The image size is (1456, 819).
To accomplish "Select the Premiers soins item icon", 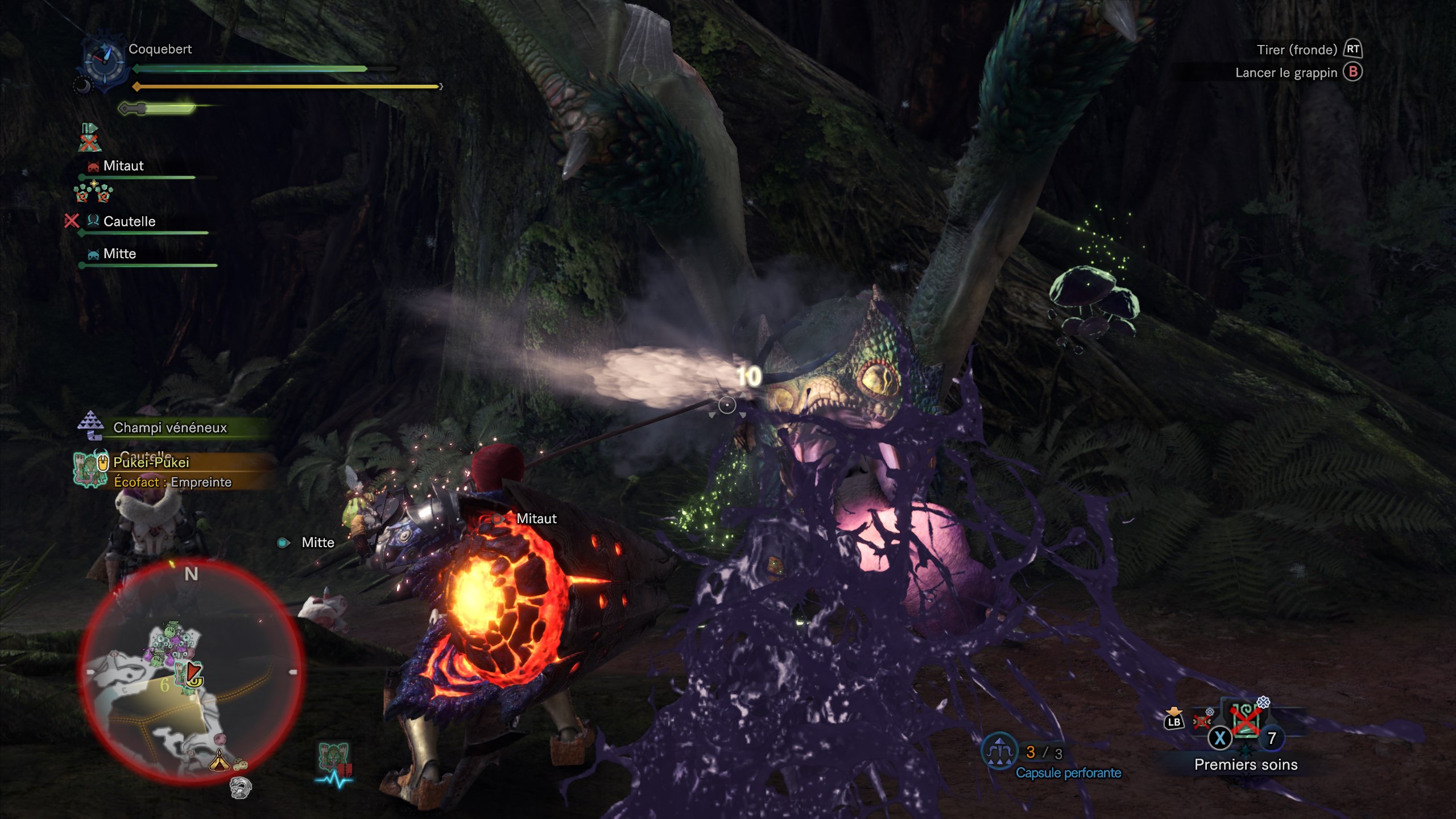I will 1246,720.
